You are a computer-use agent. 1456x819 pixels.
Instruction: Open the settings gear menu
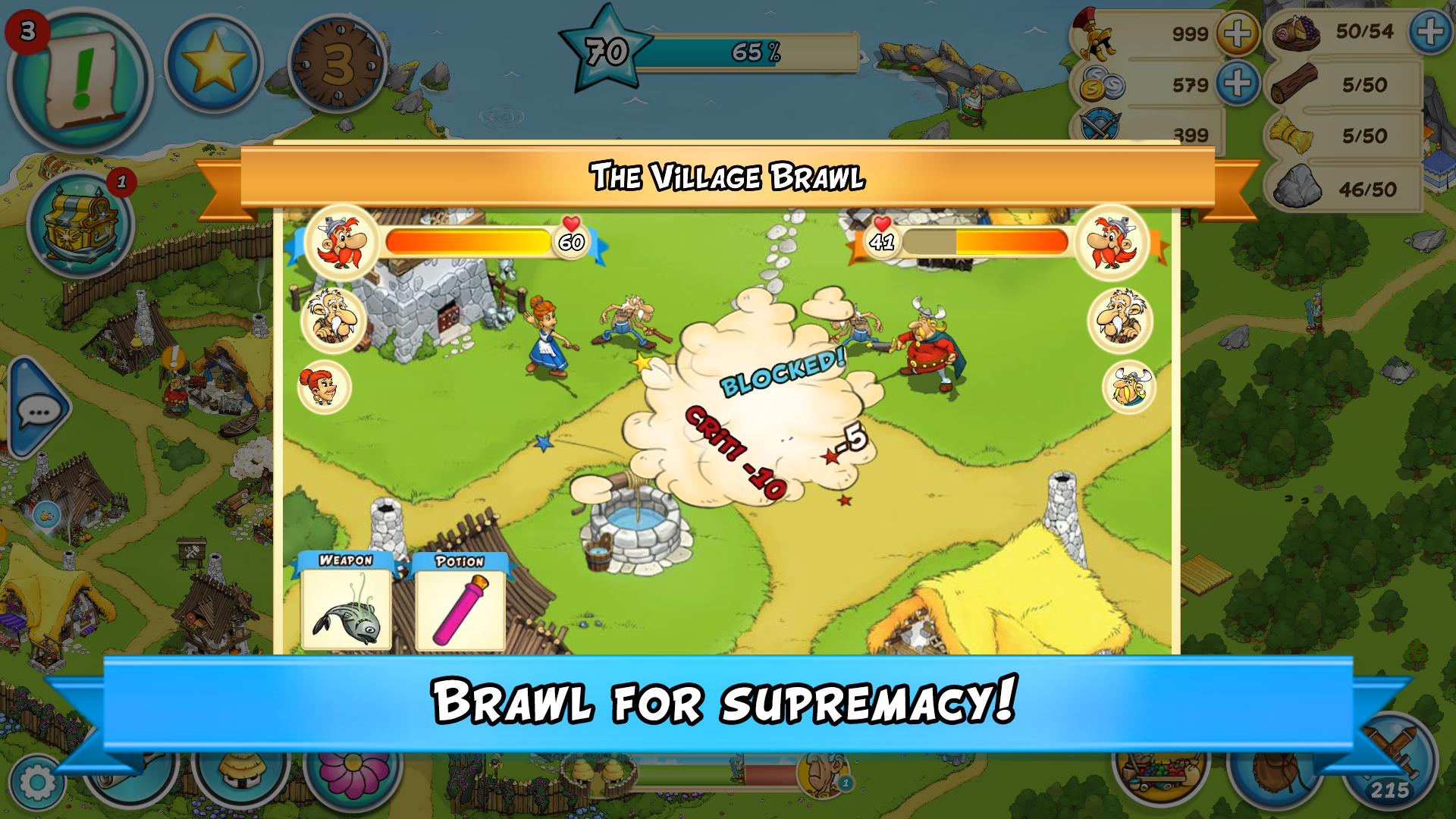pos(36,781)
